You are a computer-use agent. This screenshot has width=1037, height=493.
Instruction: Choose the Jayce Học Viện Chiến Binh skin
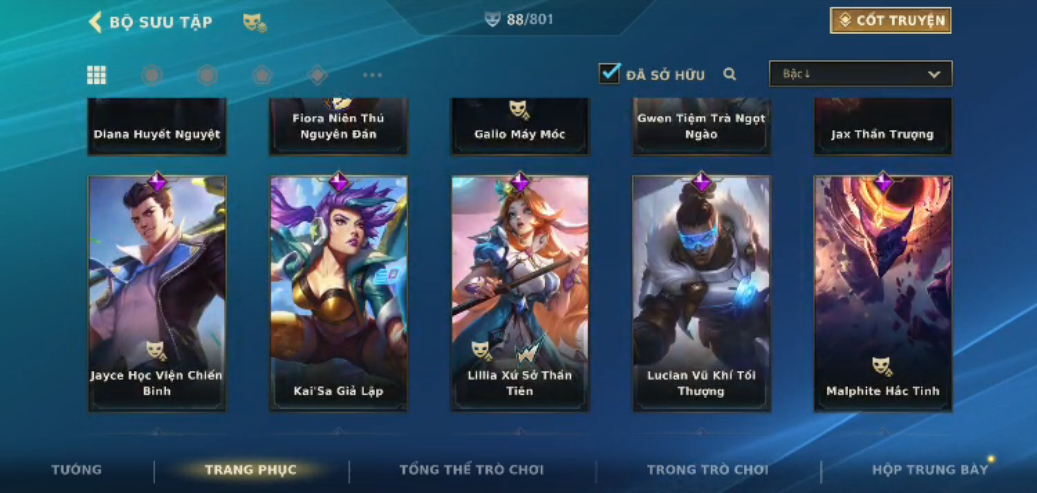(157, 293)
